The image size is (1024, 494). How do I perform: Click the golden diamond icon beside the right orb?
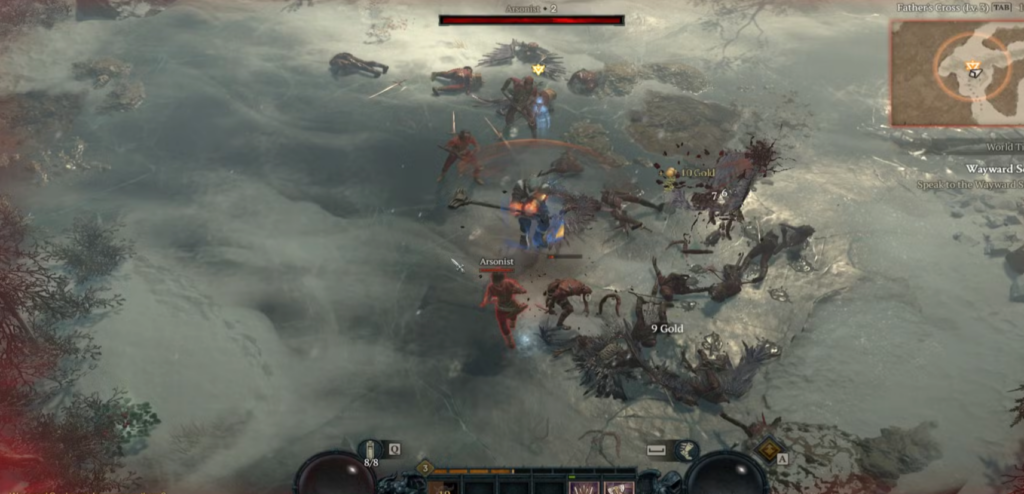(768, 449)
